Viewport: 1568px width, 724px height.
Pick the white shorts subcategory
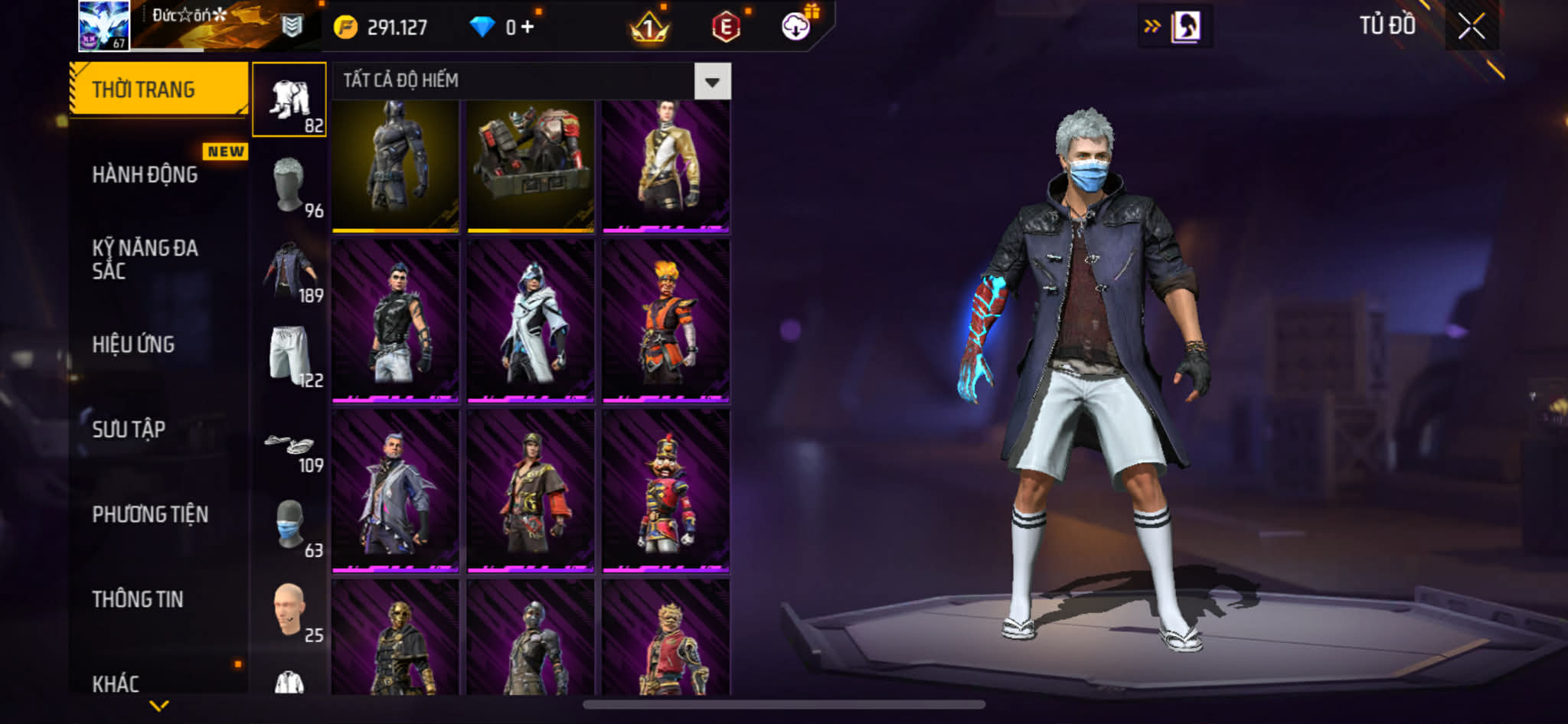(289, 356)
